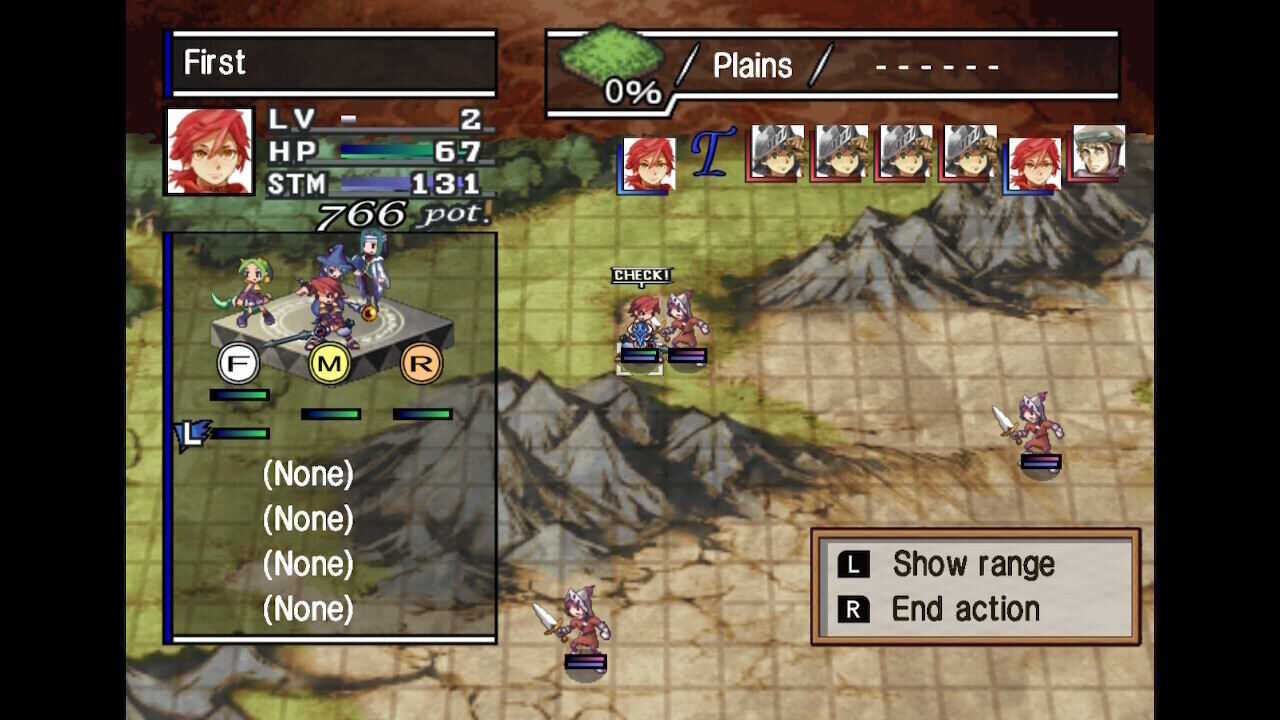This screenshot has width=1280, height=720.
Task: Open the First squad name panel
Action: [x=332, y=63]
